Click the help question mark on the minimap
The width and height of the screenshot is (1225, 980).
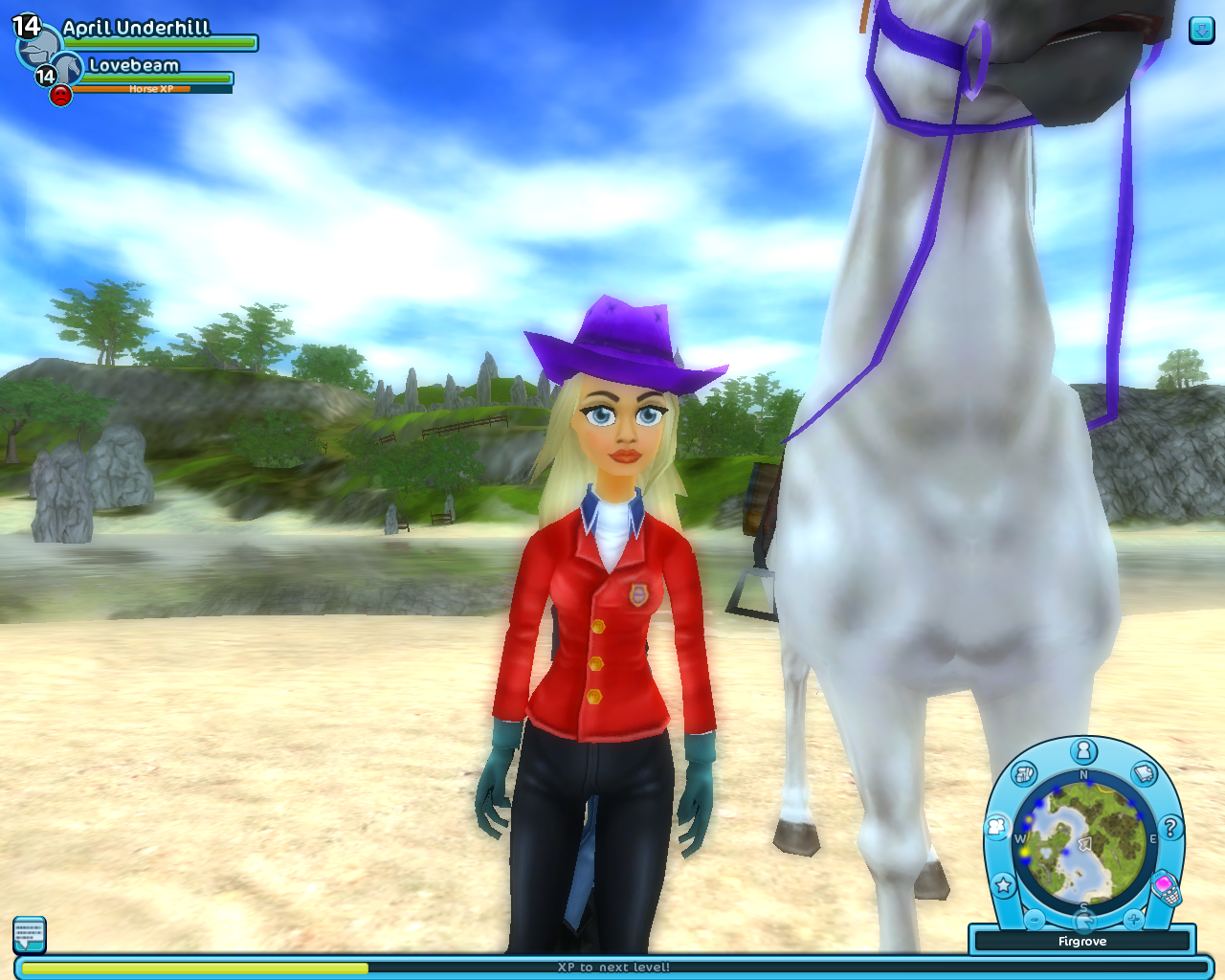[x=1171, y=827]
